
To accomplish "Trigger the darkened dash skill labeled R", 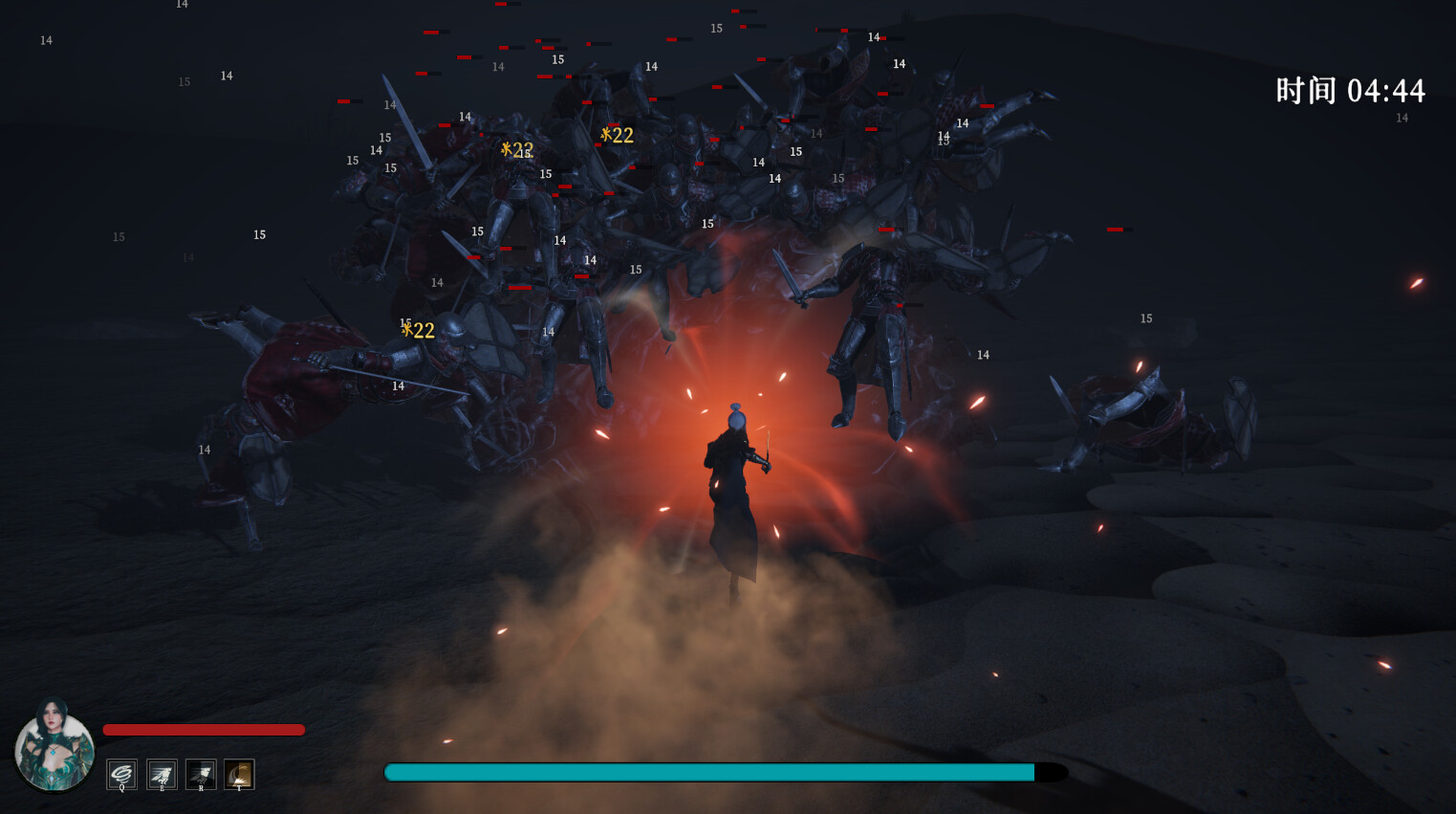I will [201, 775].
